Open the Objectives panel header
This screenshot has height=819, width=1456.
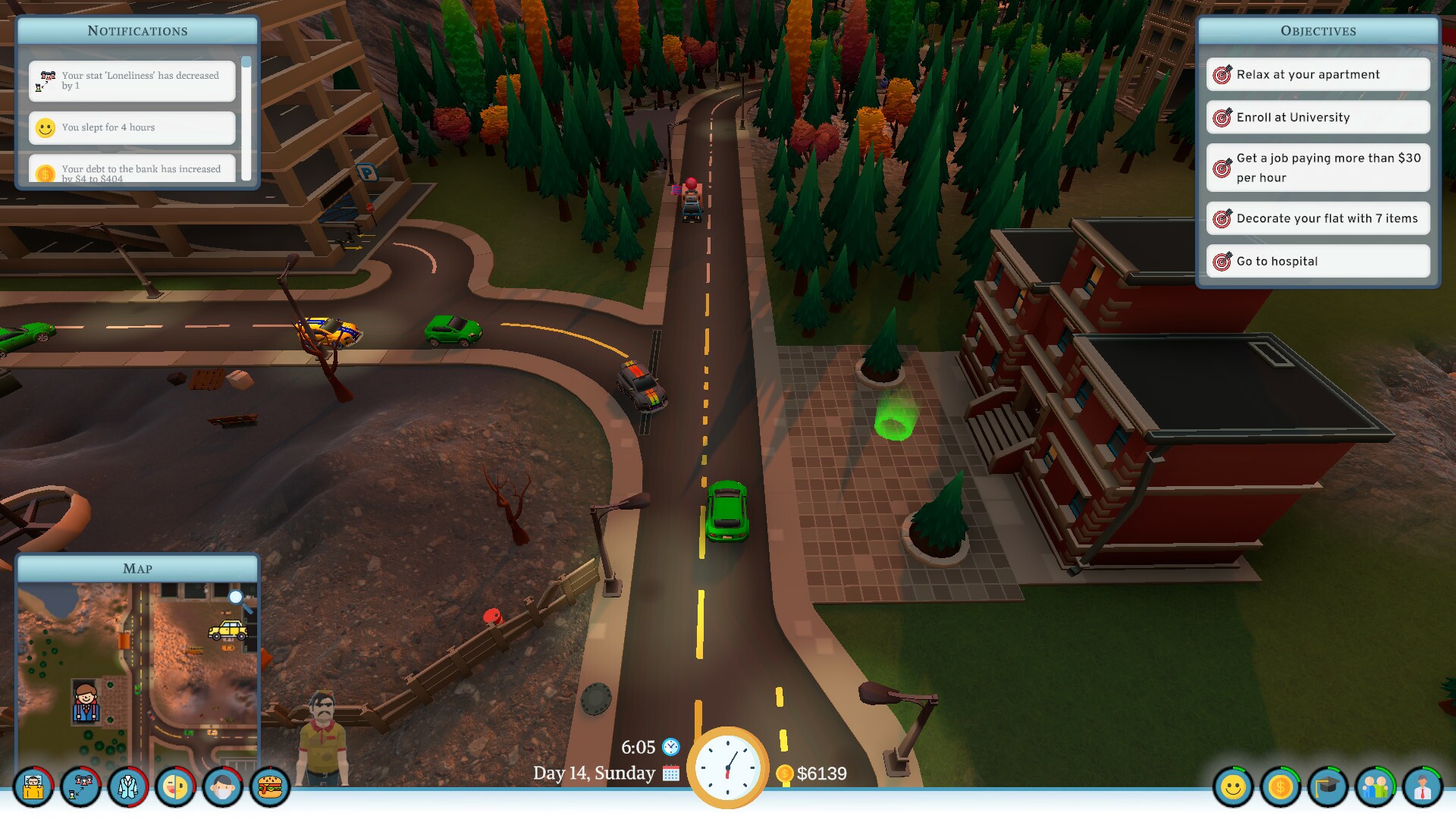point(1318,30)
